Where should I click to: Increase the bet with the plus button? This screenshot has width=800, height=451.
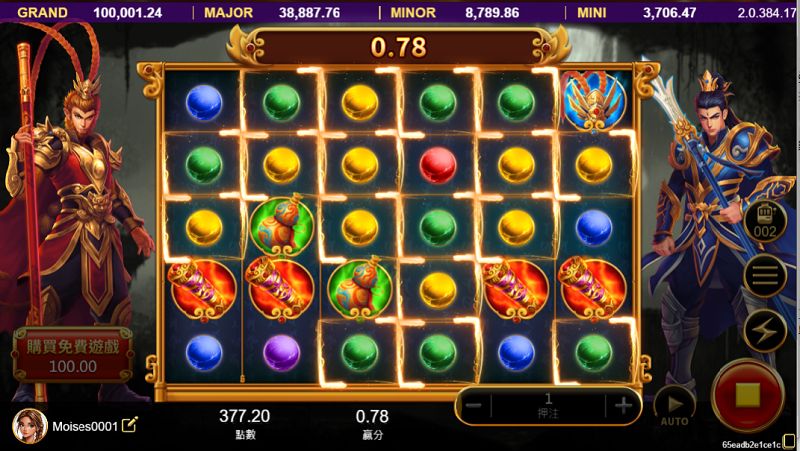pyautogui.click(x=623, y=406)
